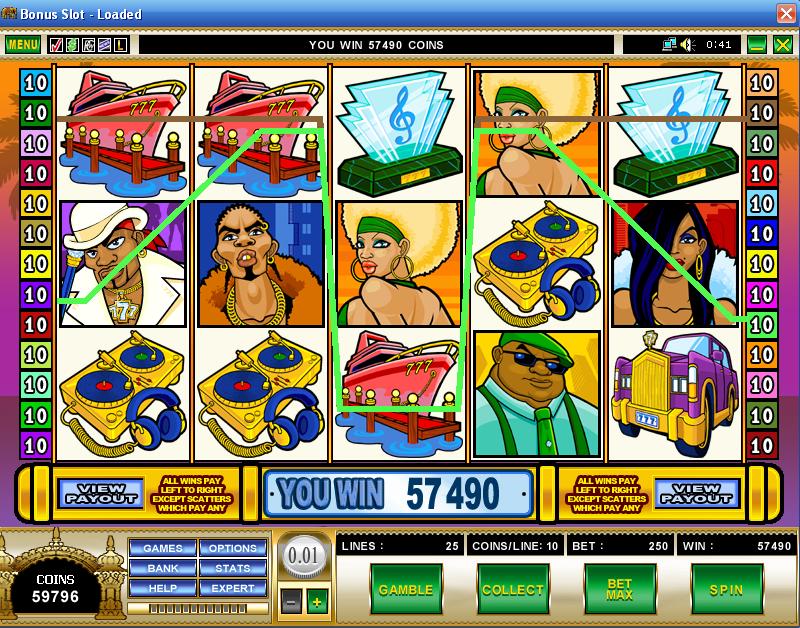The width and height of the screenshot is (800, 628).
Task: Close the Bonus Slot window
Action: 786,13
